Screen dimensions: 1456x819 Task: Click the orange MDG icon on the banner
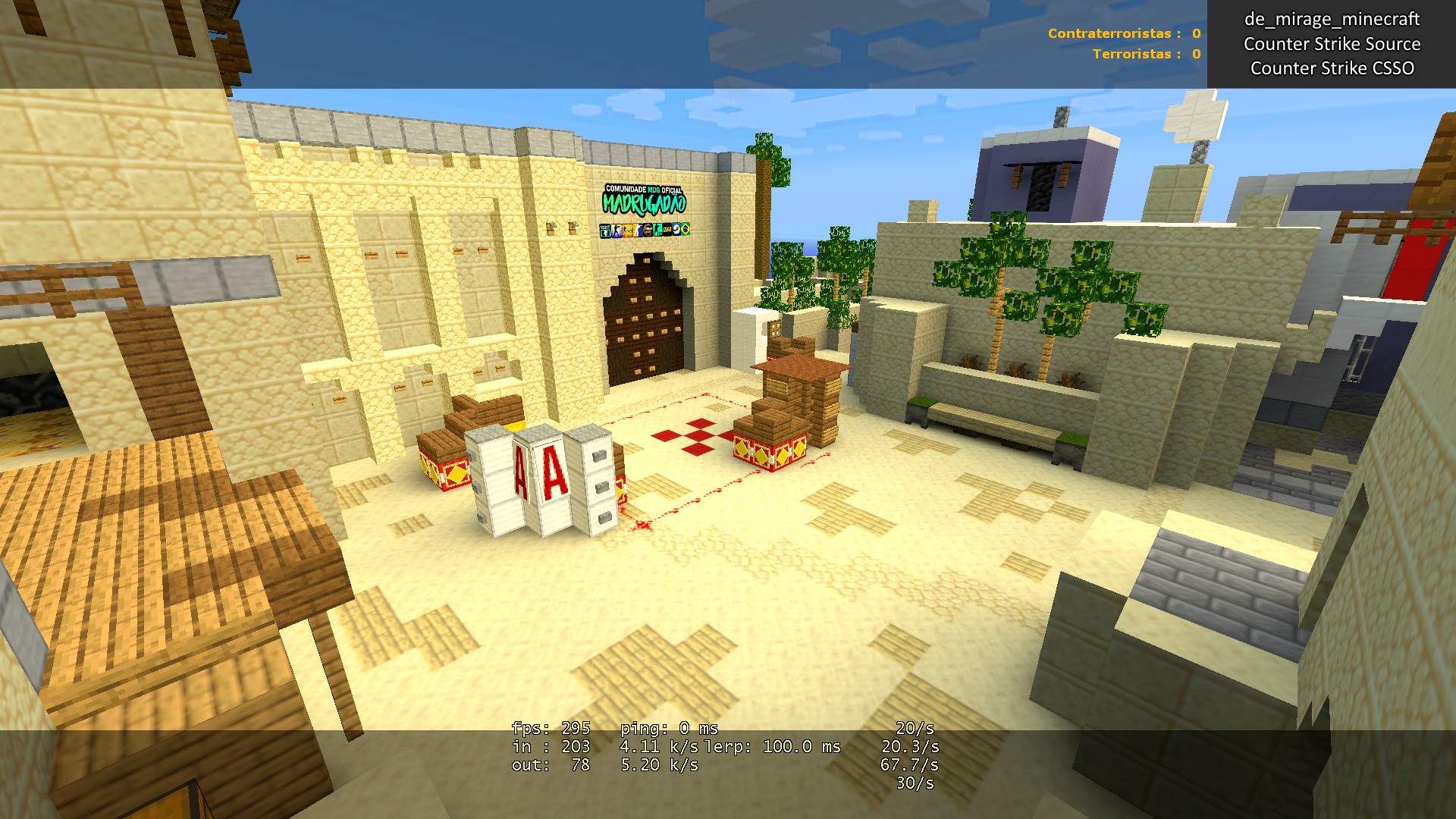pos(627,231)
